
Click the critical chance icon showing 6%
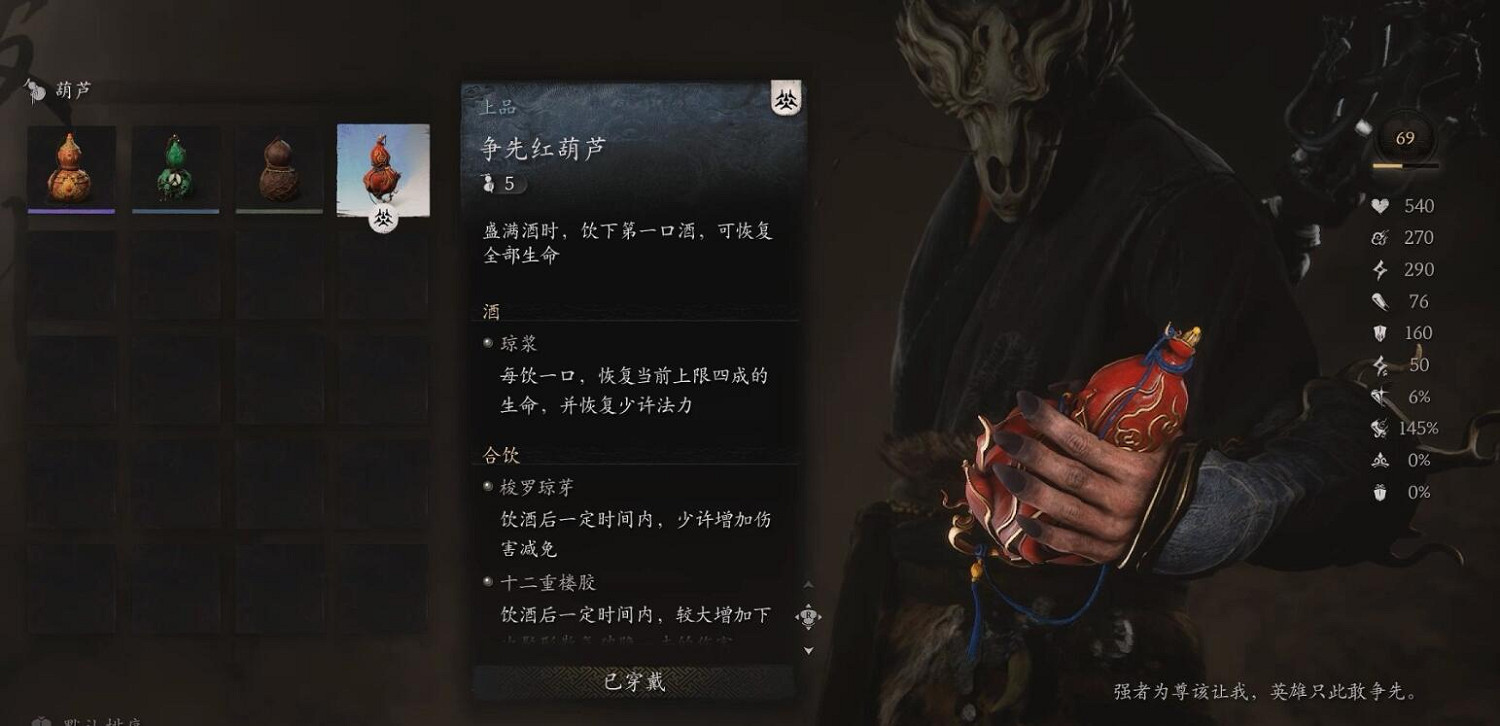click(1378, 396)
